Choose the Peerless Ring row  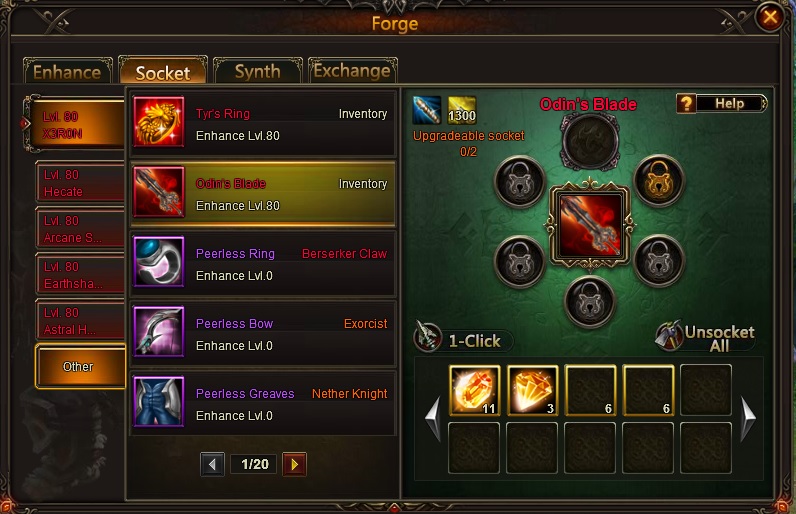pyautogui.click(x=262, y=264)
